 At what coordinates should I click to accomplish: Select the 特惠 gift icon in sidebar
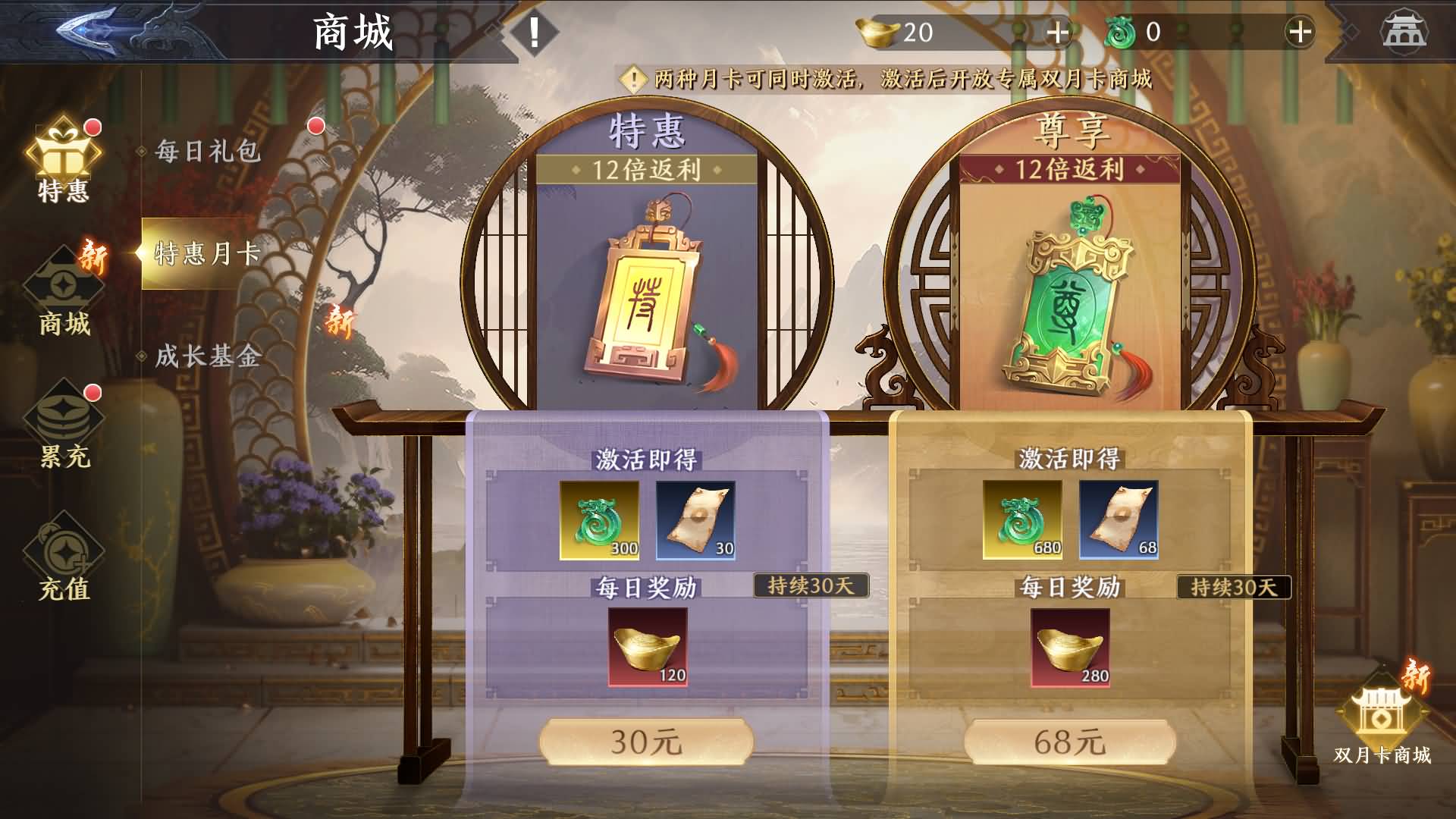(64, 152)
